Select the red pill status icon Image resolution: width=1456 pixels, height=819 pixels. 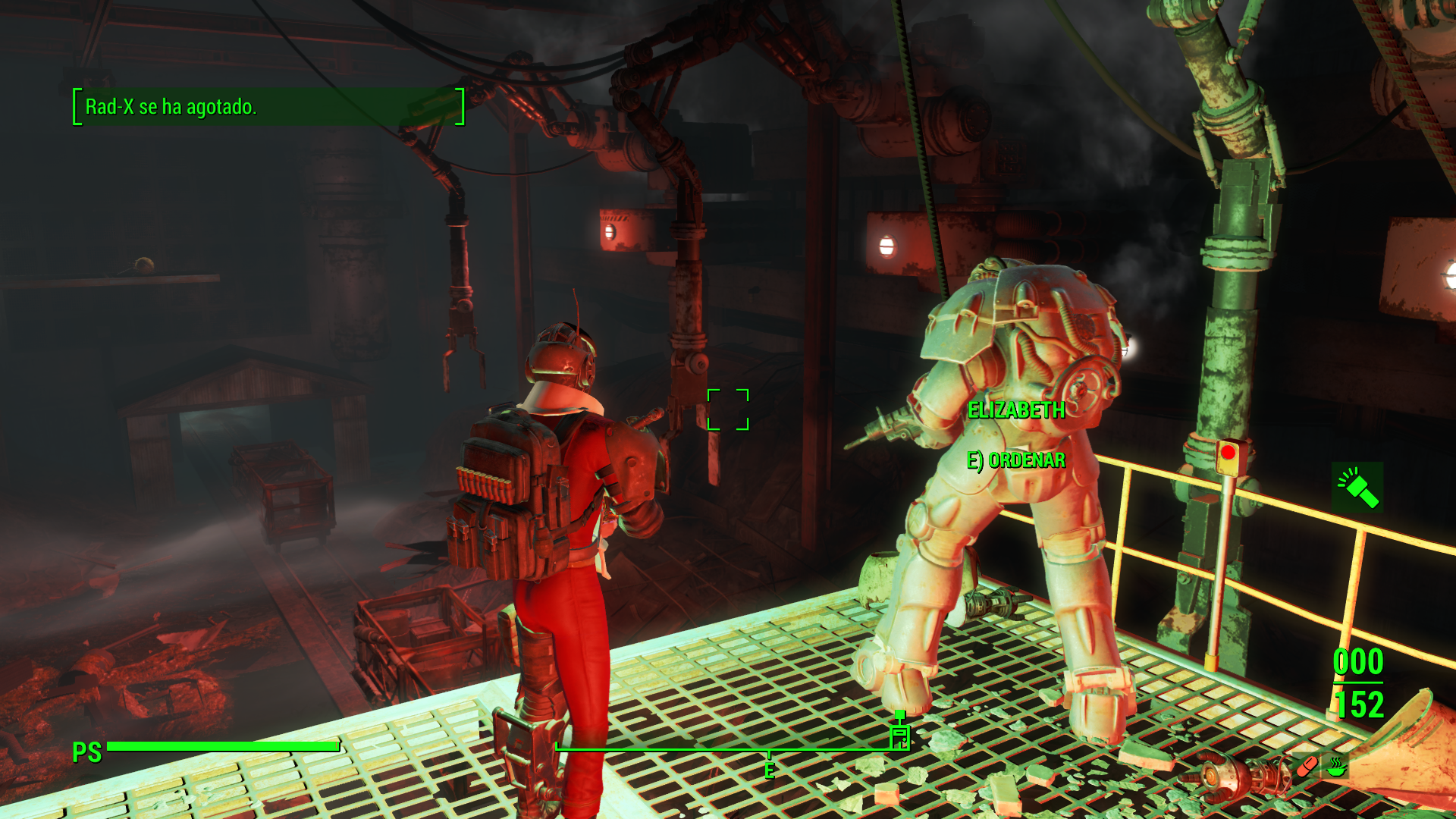(1307, 767)
